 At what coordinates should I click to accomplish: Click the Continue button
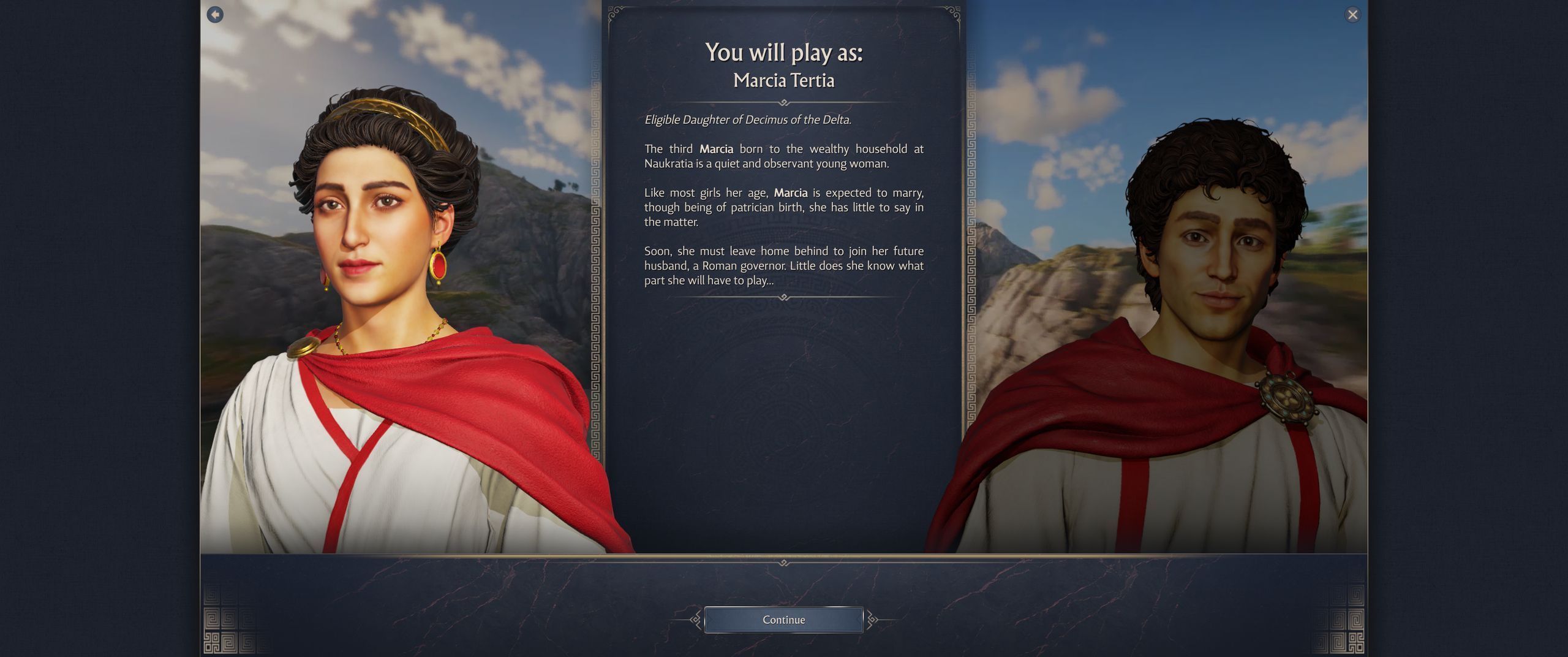[x=783, y=620]
